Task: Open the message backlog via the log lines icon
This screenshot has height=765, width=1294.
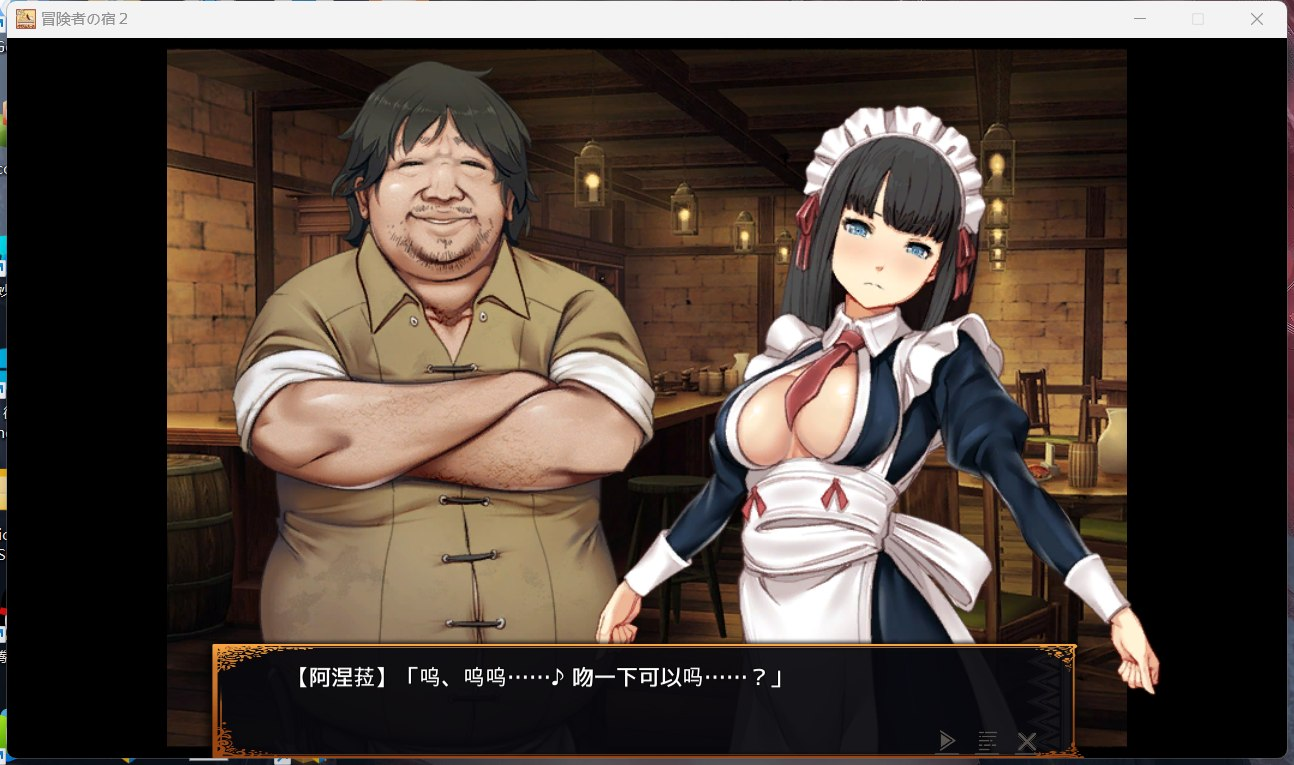Action: coord(987,741)
